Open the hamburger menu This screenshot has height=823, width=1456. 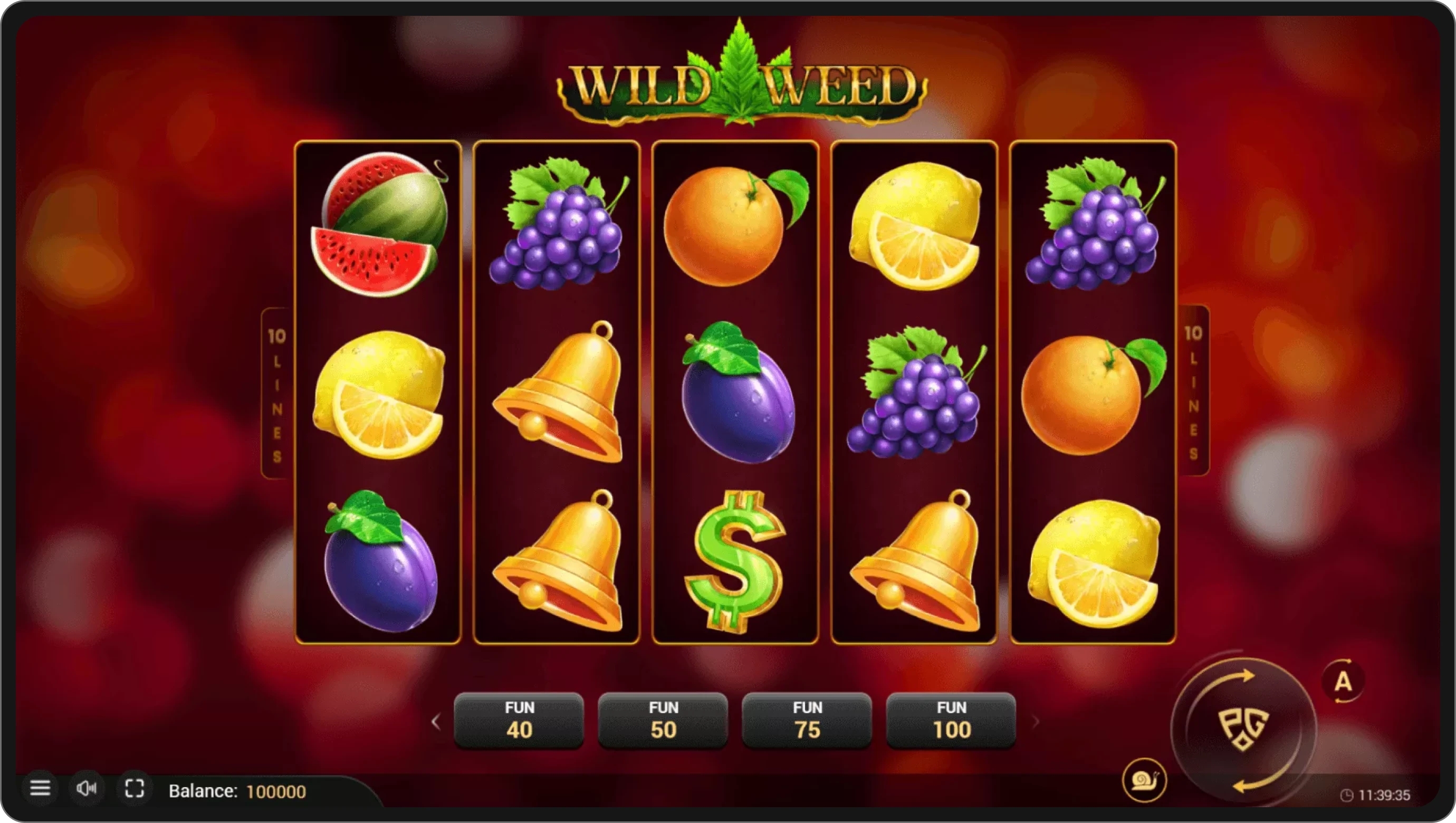click(x=41, y=788)
